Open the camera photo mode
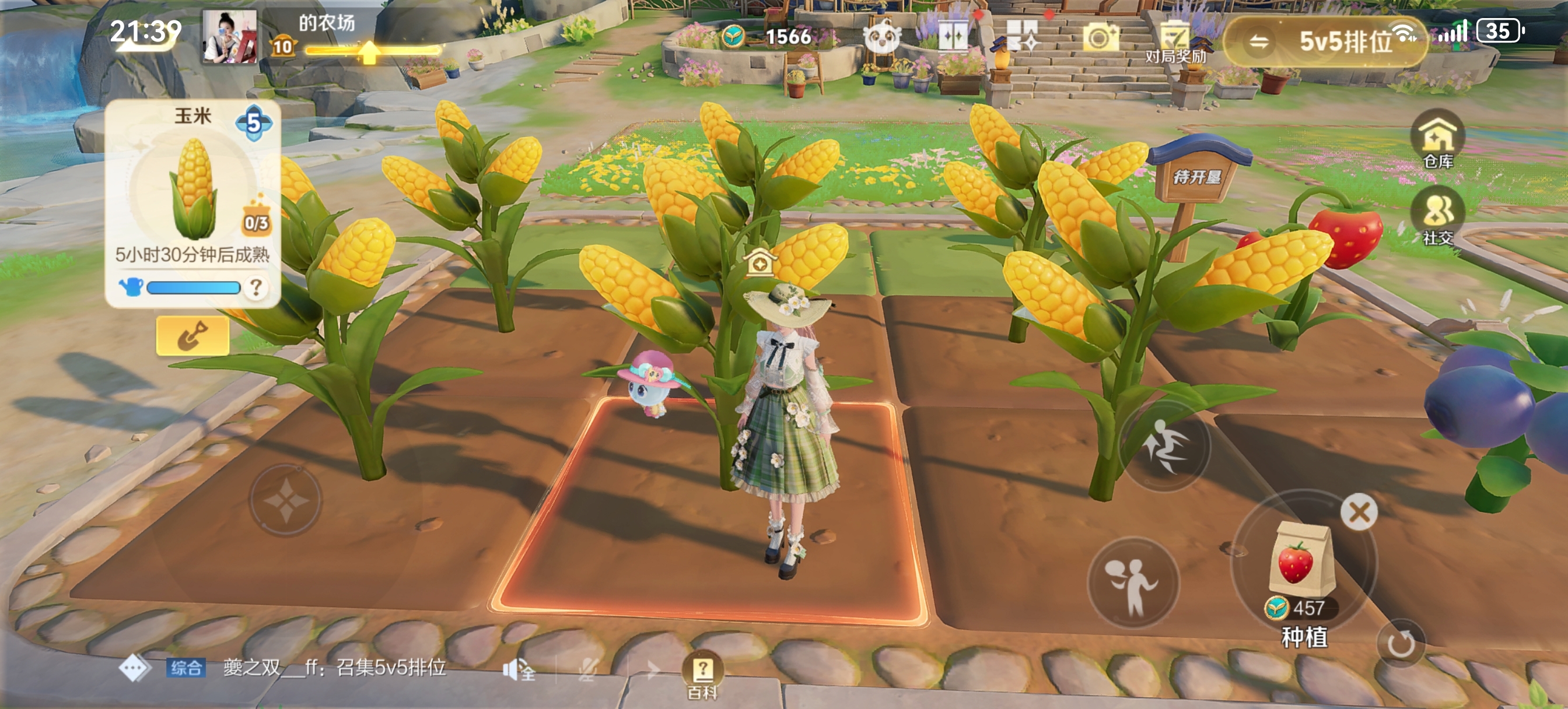 click(1100, 38)
